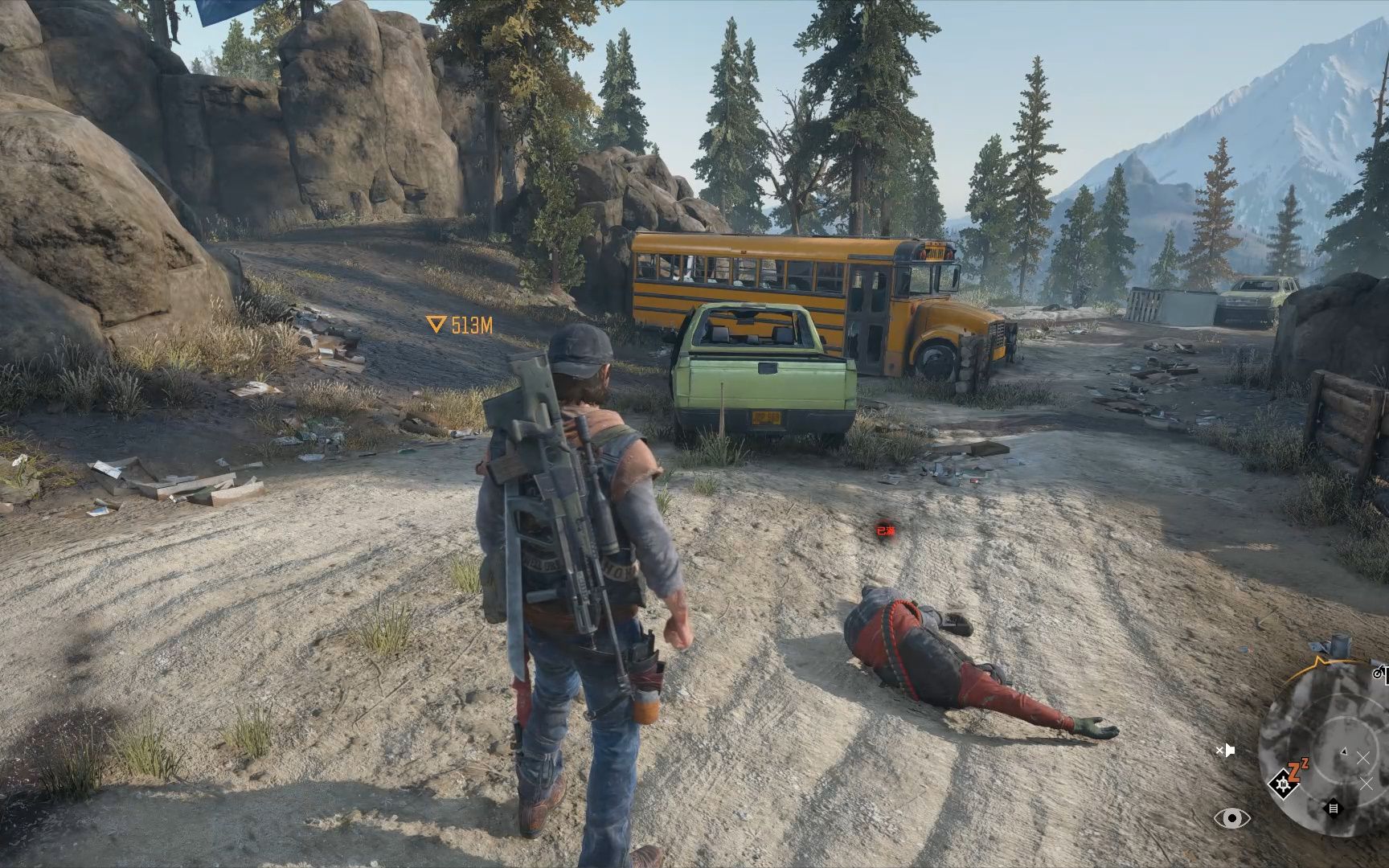The height and width of the screenshot is (868, 1389).
Task: Click the orange 513M objective waypoint marker
Action: (459, 325)
